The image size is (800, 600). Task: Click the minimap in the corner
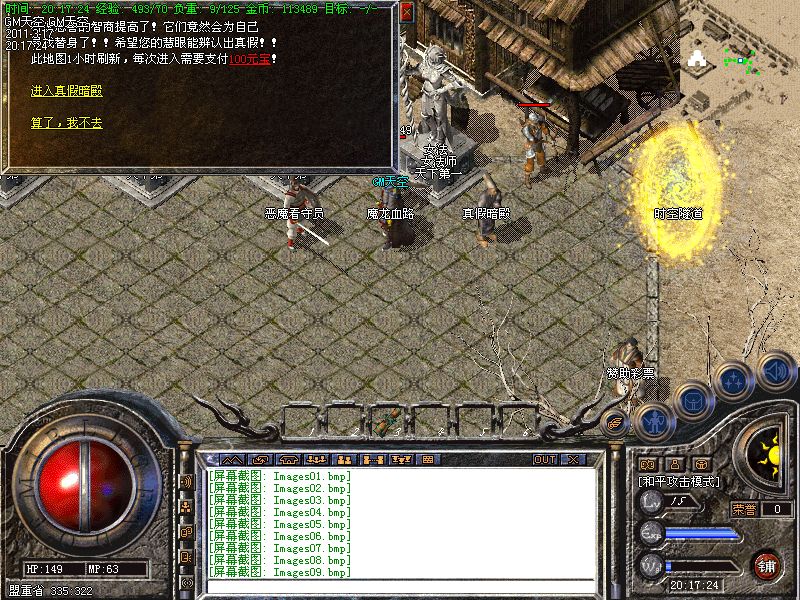(740, 60)
